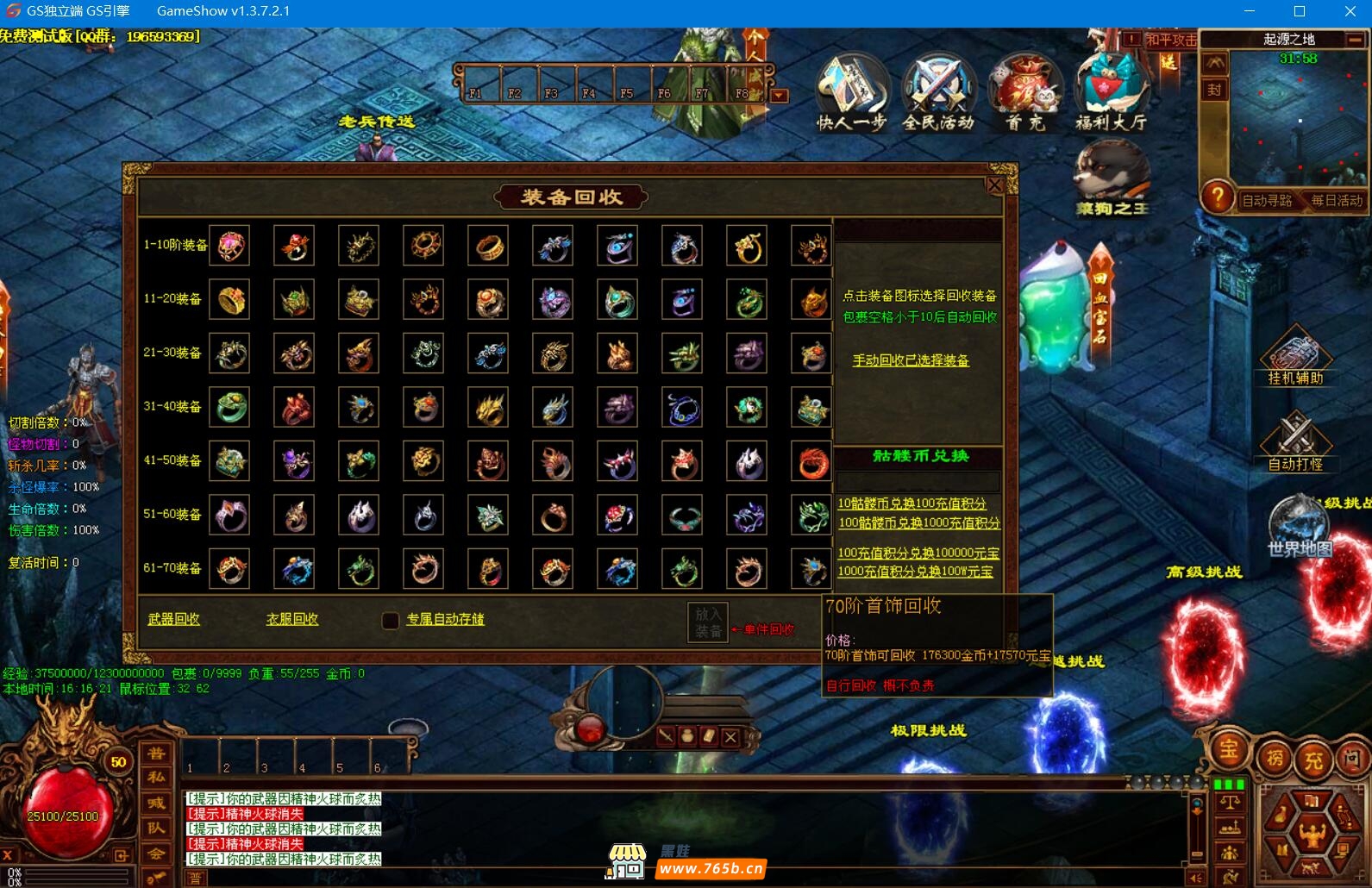1372x888 pixels.
Task: Exchange 100充值积分 for 100000元宝
Action: coord(918,553)
